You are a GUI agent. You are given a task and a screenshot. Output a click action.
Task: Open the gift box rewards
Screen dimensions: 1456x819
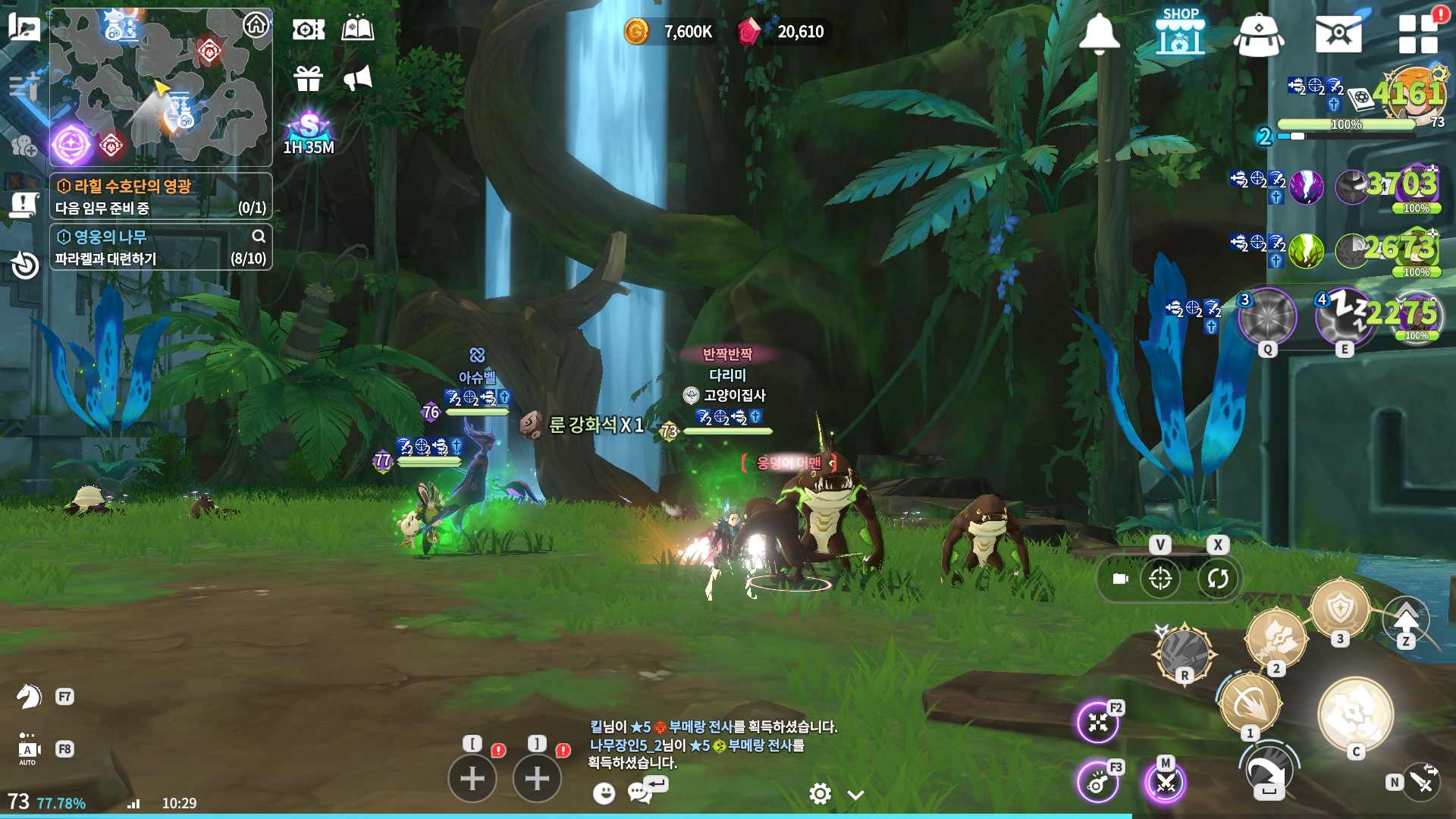pyautogui.click(x=309, y=77)
